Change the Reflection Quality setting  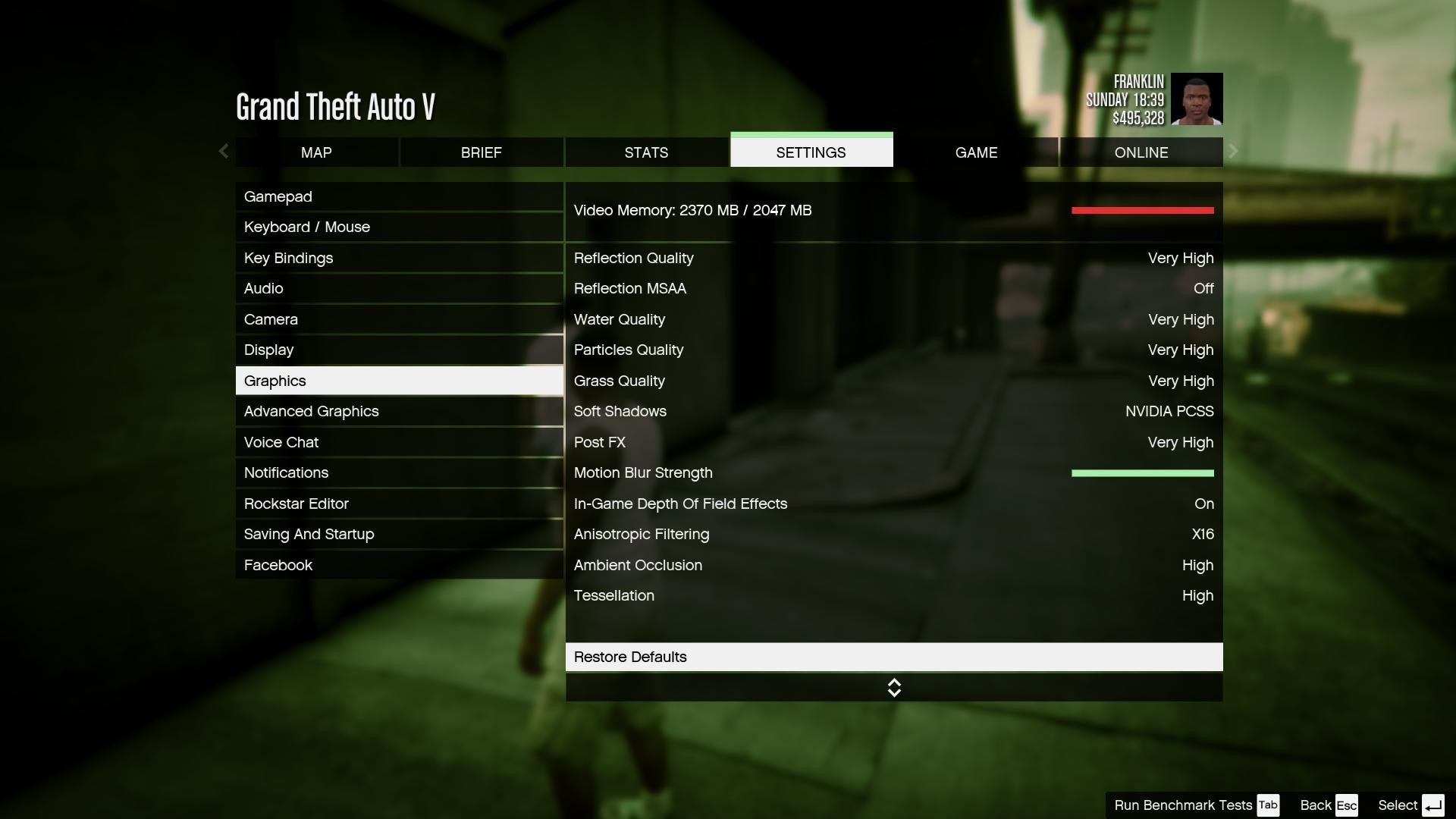893,259
